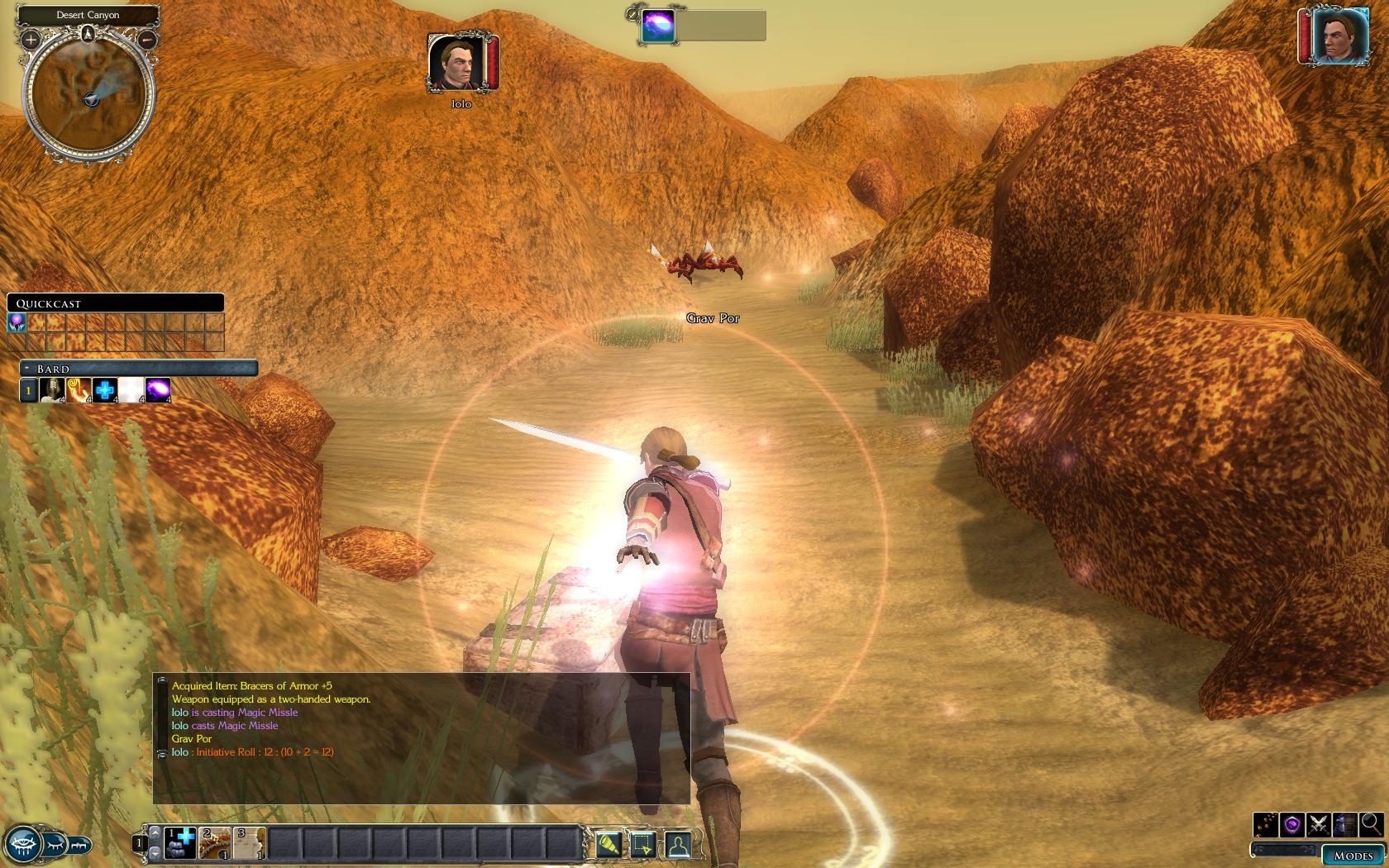Screen dimensions: 1389x868
Task: Toggle the footprints tracking mode
Action: 1266,824
